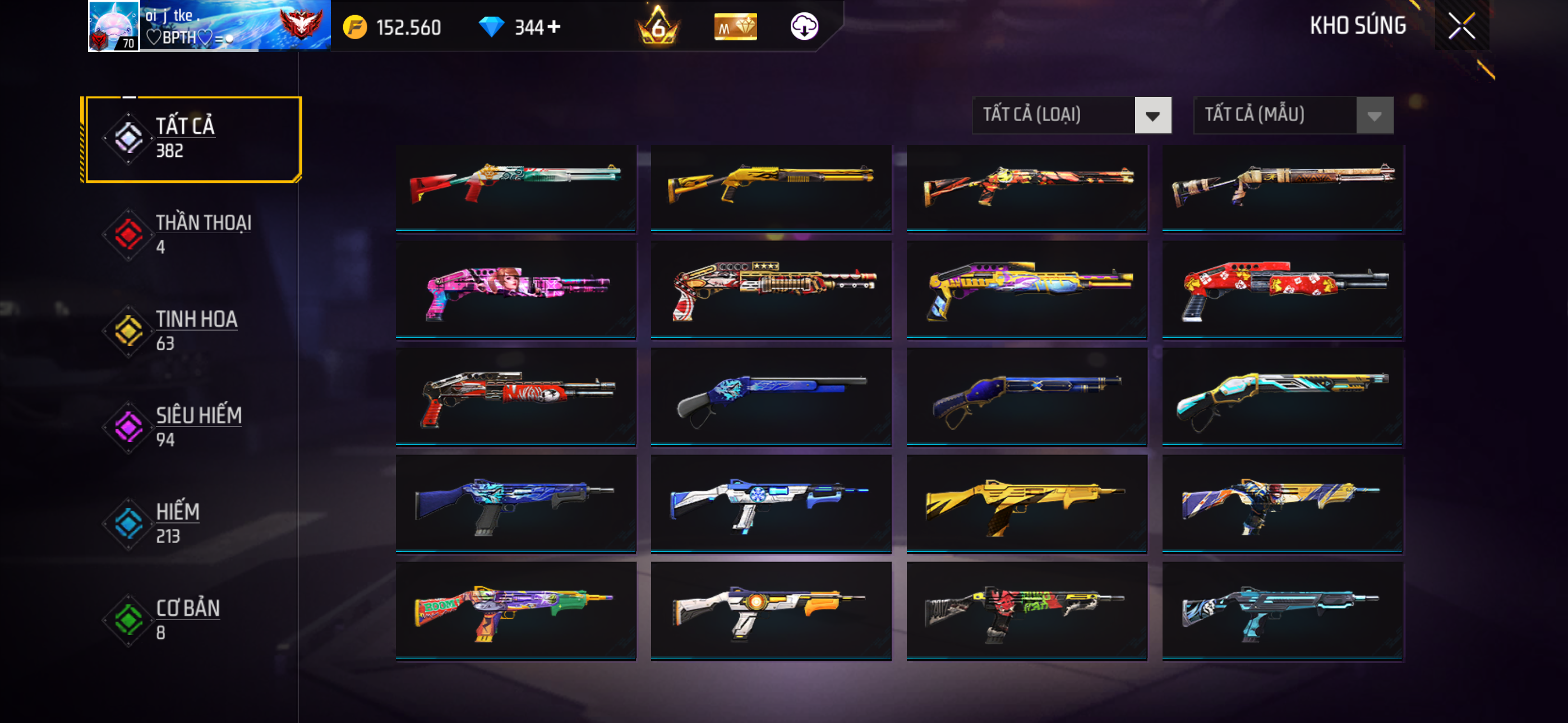Choose the red and teal long shotgun

[515, 187]
